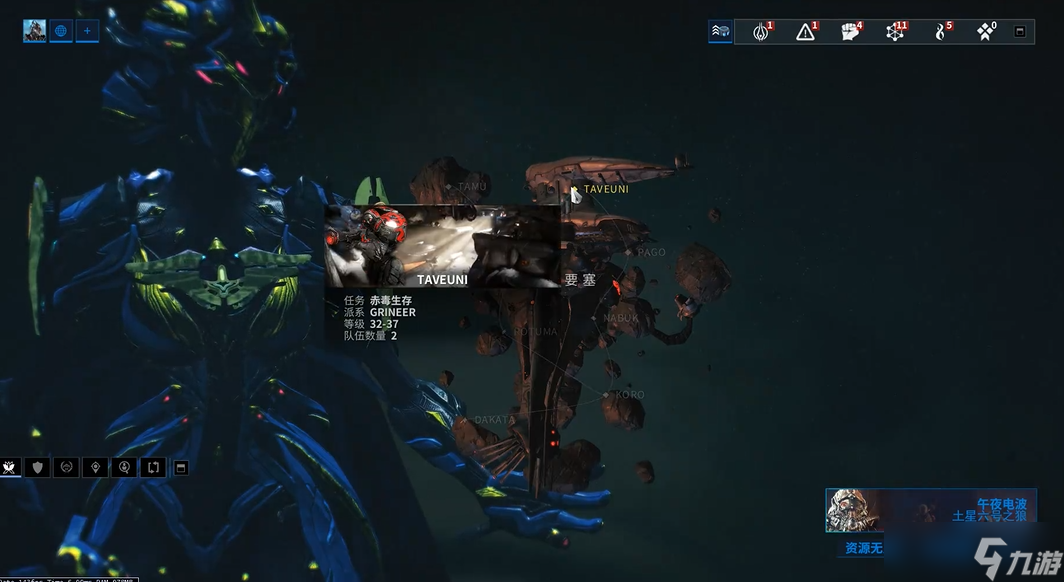Open the fist icon showing 4
1064x582 pixels.
(850, 32)
